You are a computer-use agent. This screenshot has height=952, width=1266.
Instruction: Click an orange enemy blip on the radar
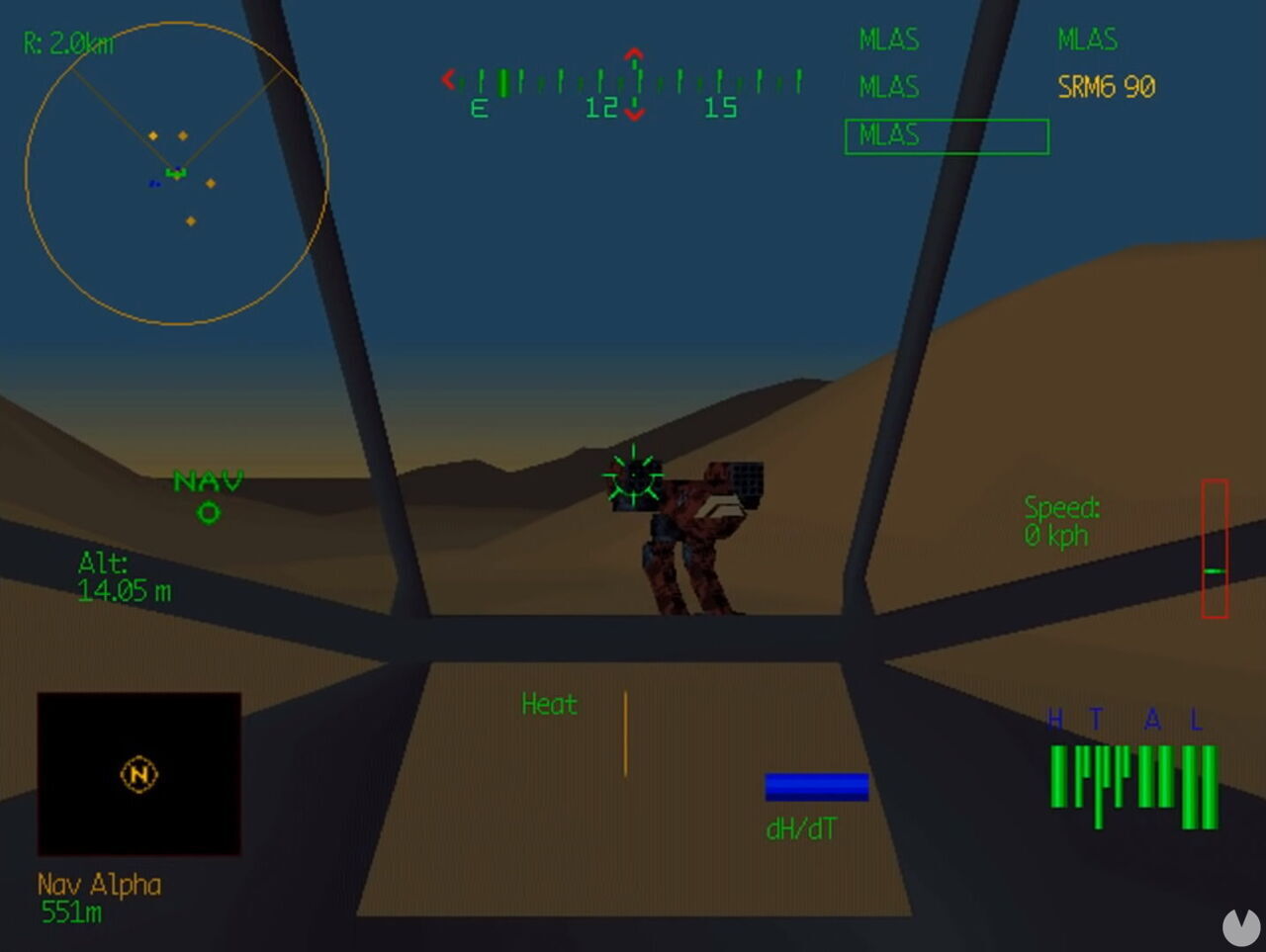click(x=210, y=182)
